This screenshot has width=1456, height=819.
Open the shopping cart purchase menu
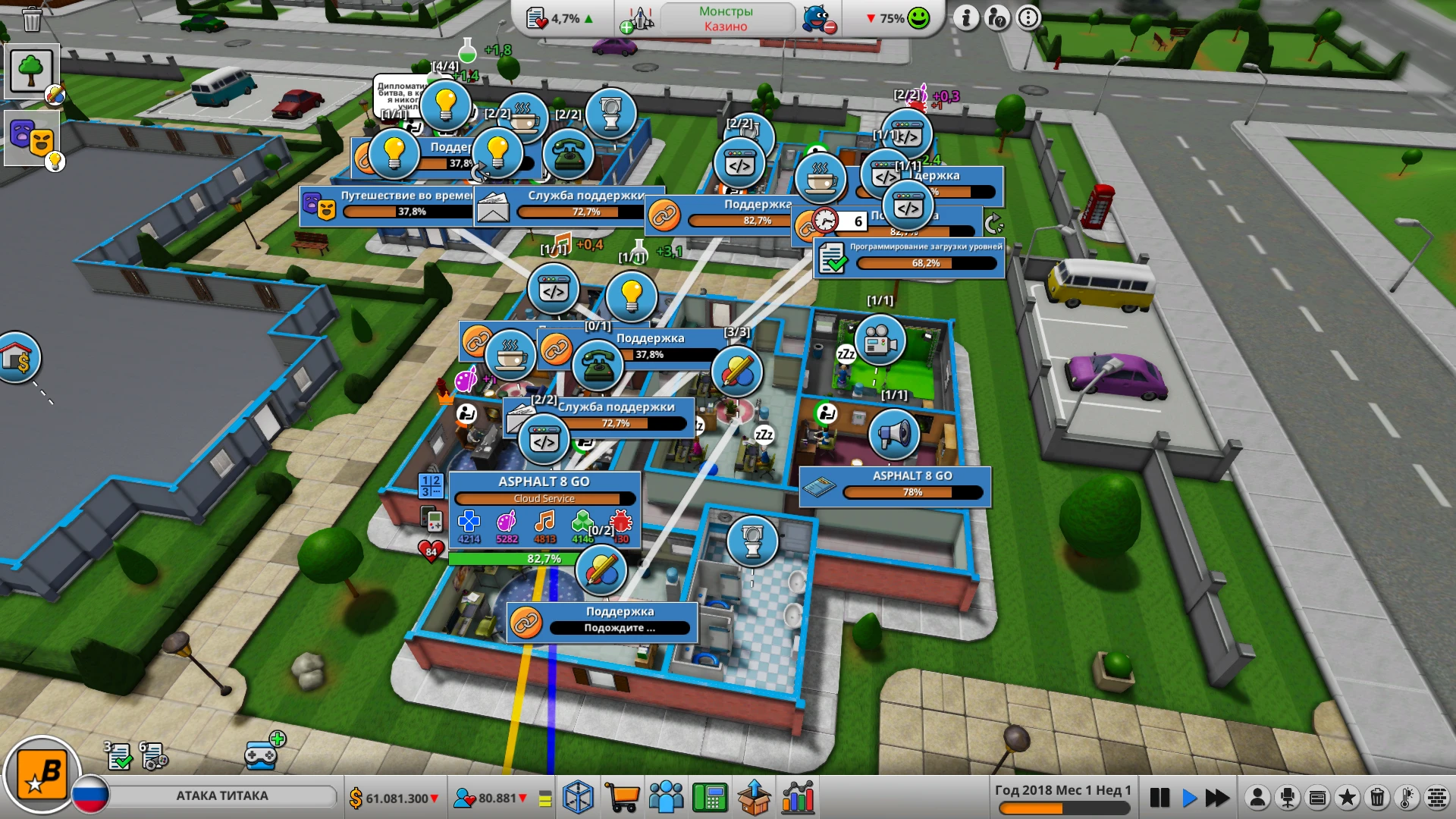[623, 796]
